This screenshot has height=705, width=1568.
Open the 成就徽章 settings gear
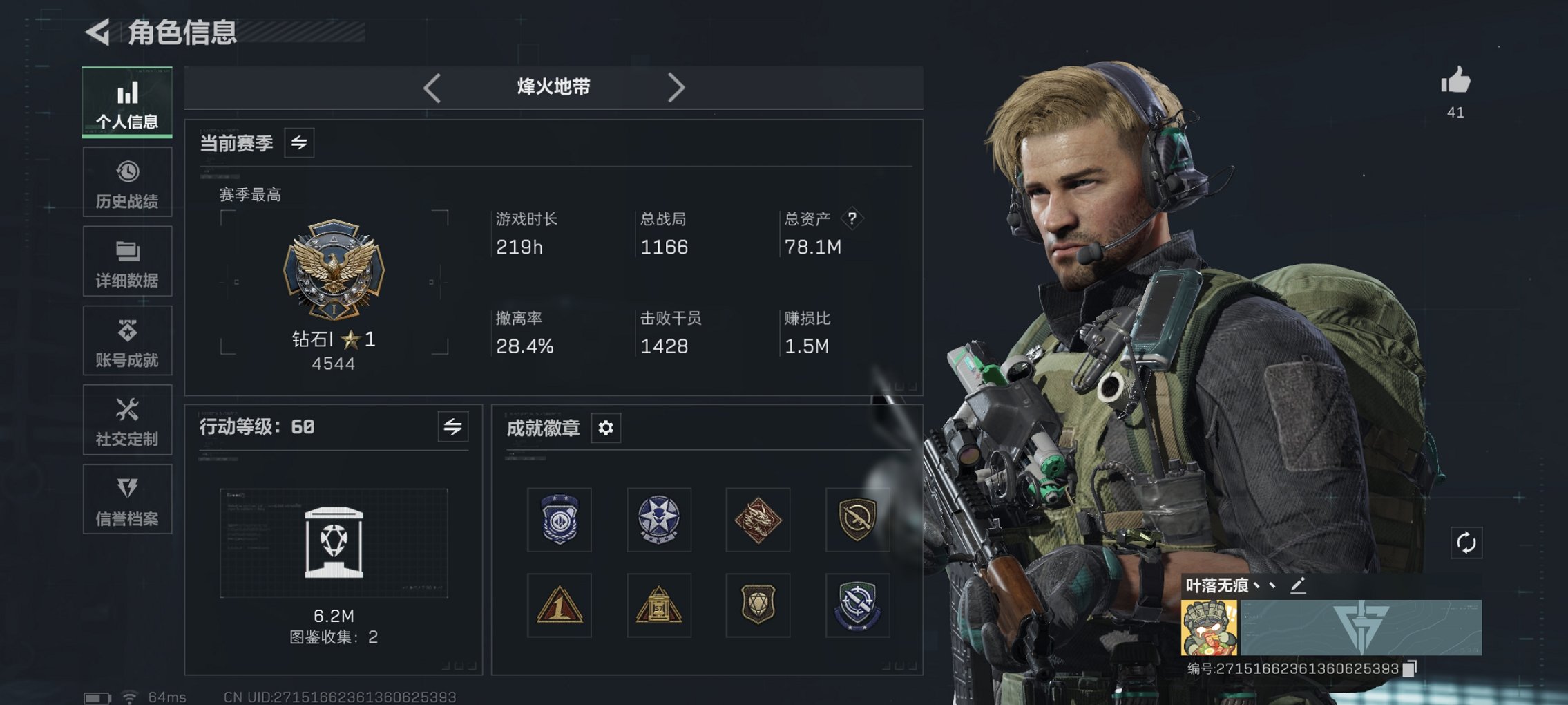tap(606, 428)
